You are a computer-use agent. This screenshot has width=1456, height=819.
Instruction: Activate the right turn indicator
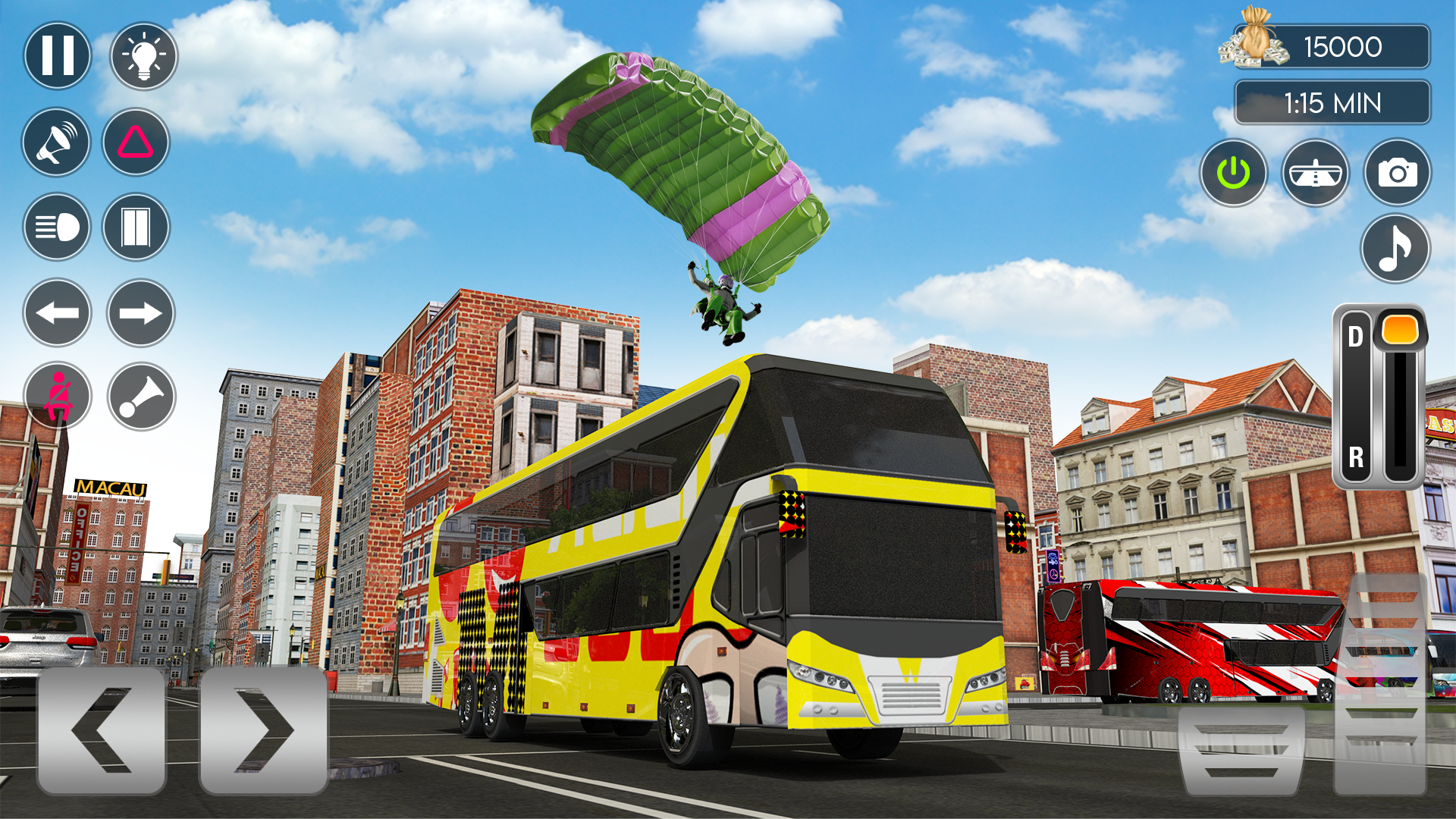[140, 312]
